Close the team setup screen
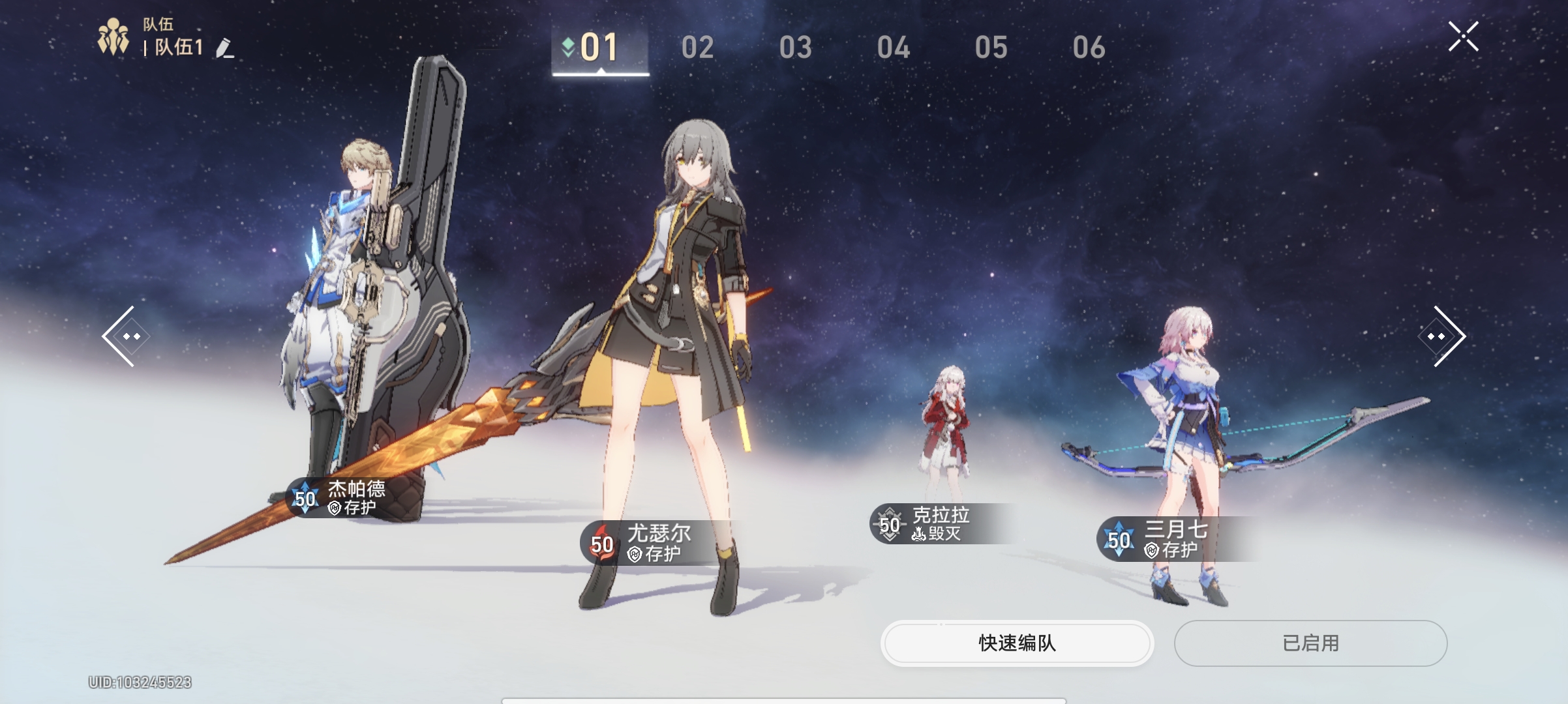 (x=1463, y=37)
